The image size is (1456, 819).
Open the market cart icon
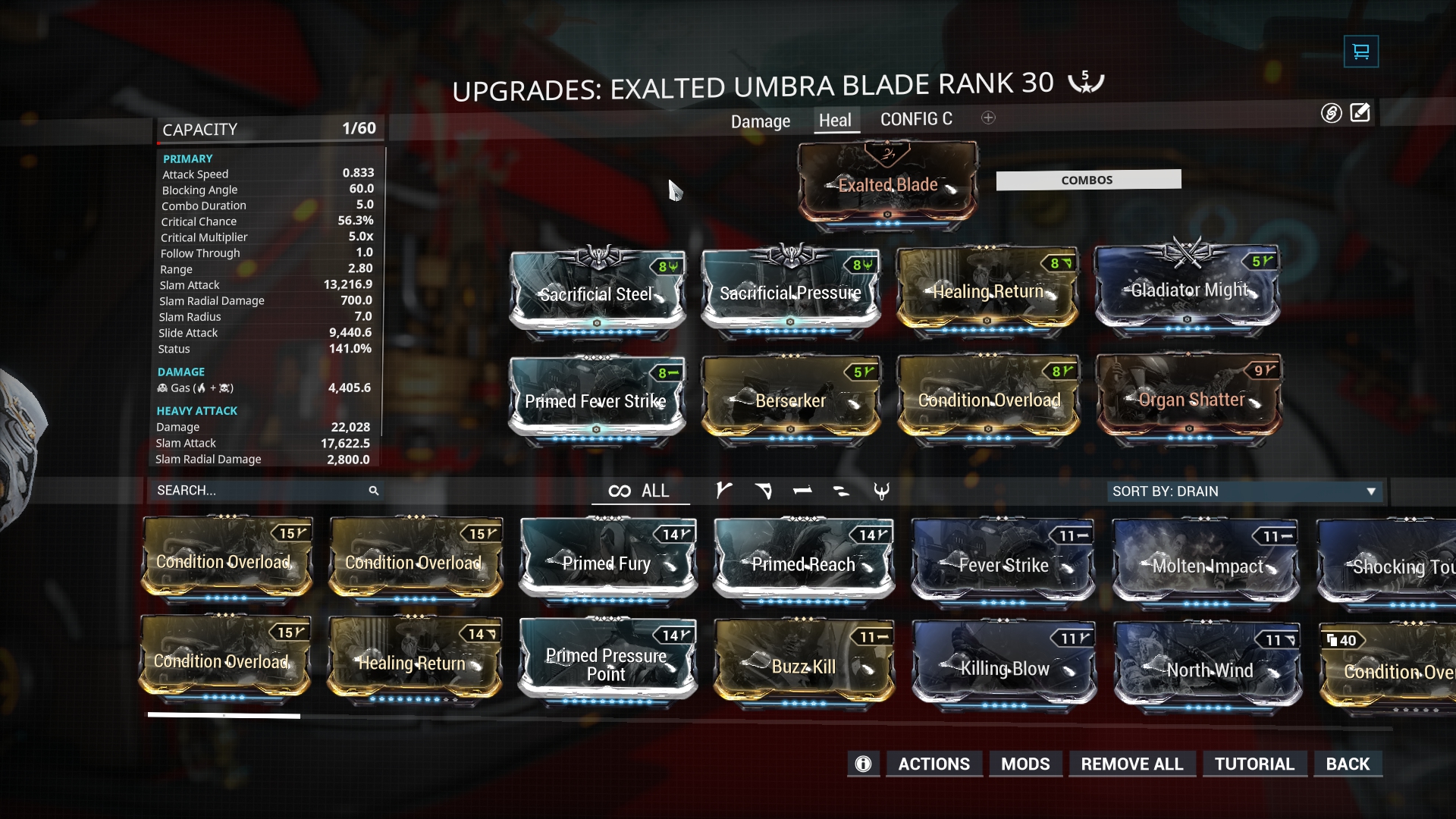1360,52
